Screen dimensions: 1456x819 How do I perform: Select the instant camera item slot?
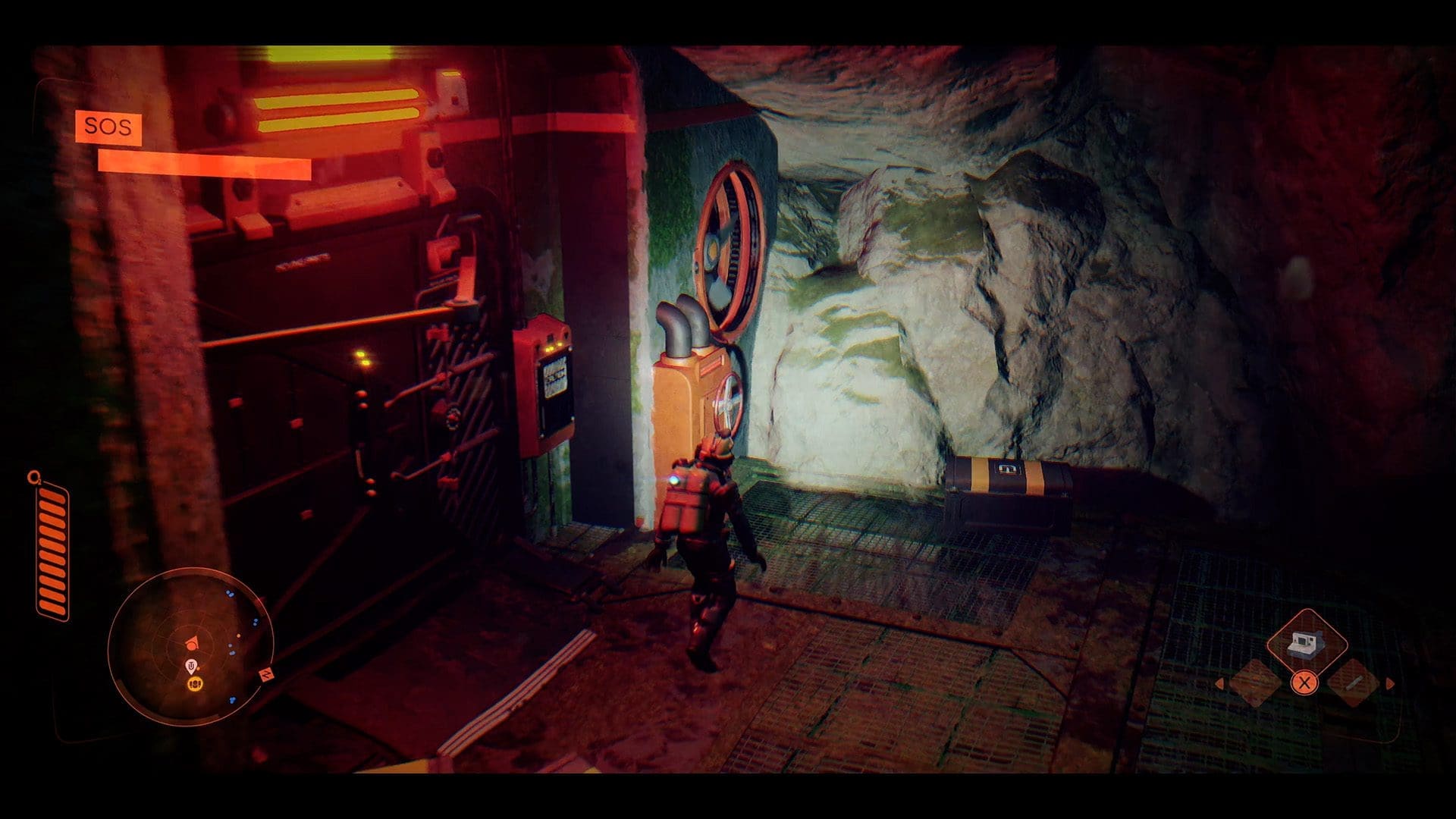(x=1305, y=644)
